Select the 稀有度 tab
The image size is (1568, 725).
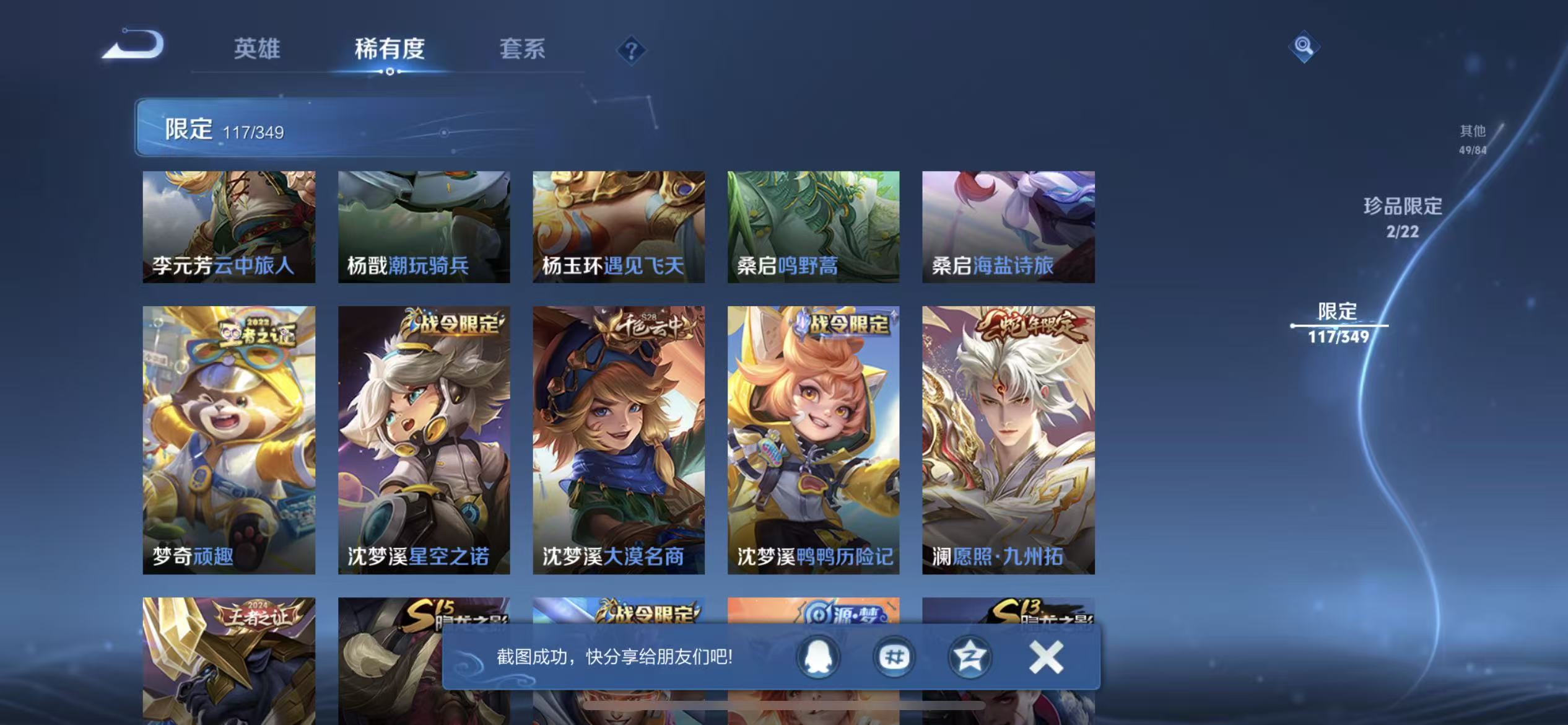click(x=390, y=51)
